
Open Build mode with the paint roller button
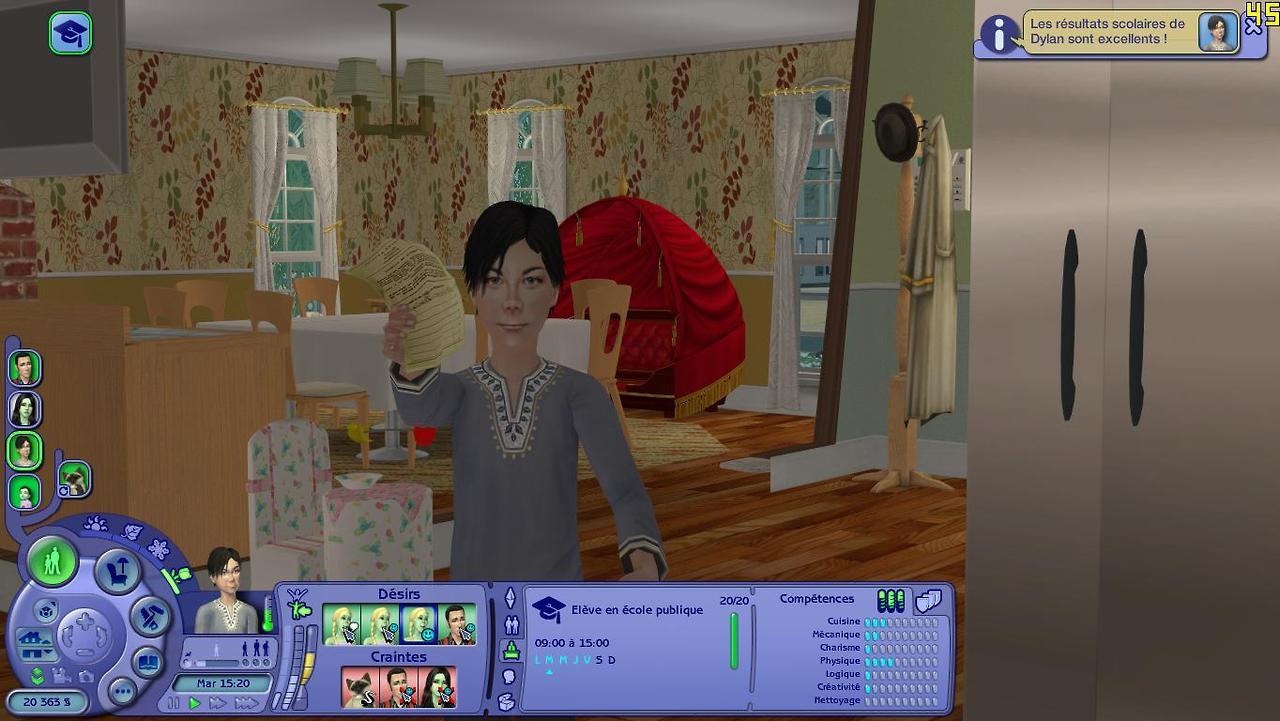[x=150, y=616]
